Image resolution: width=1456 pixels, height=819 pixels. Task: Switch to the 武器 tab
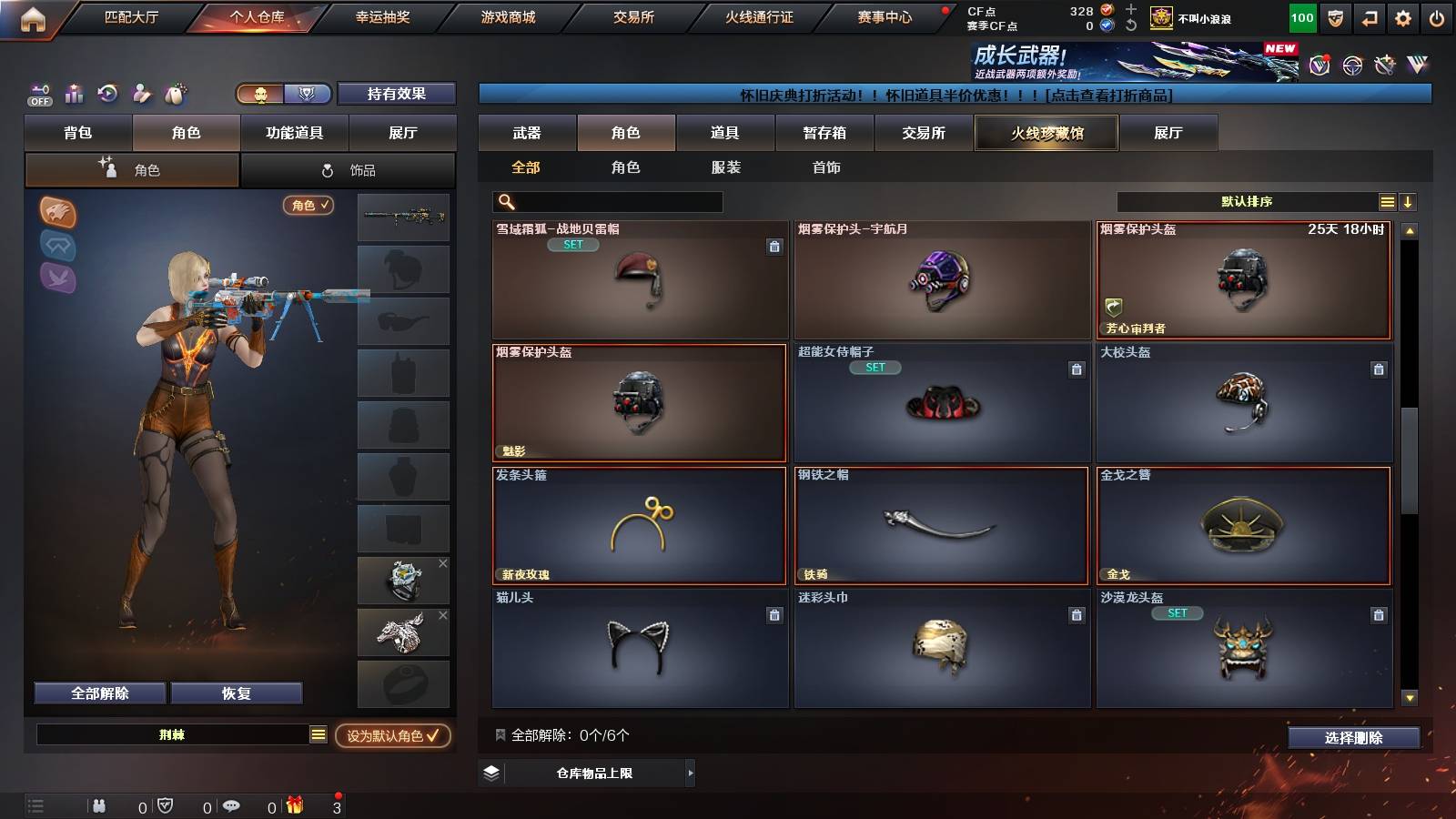tap(526, 133)
